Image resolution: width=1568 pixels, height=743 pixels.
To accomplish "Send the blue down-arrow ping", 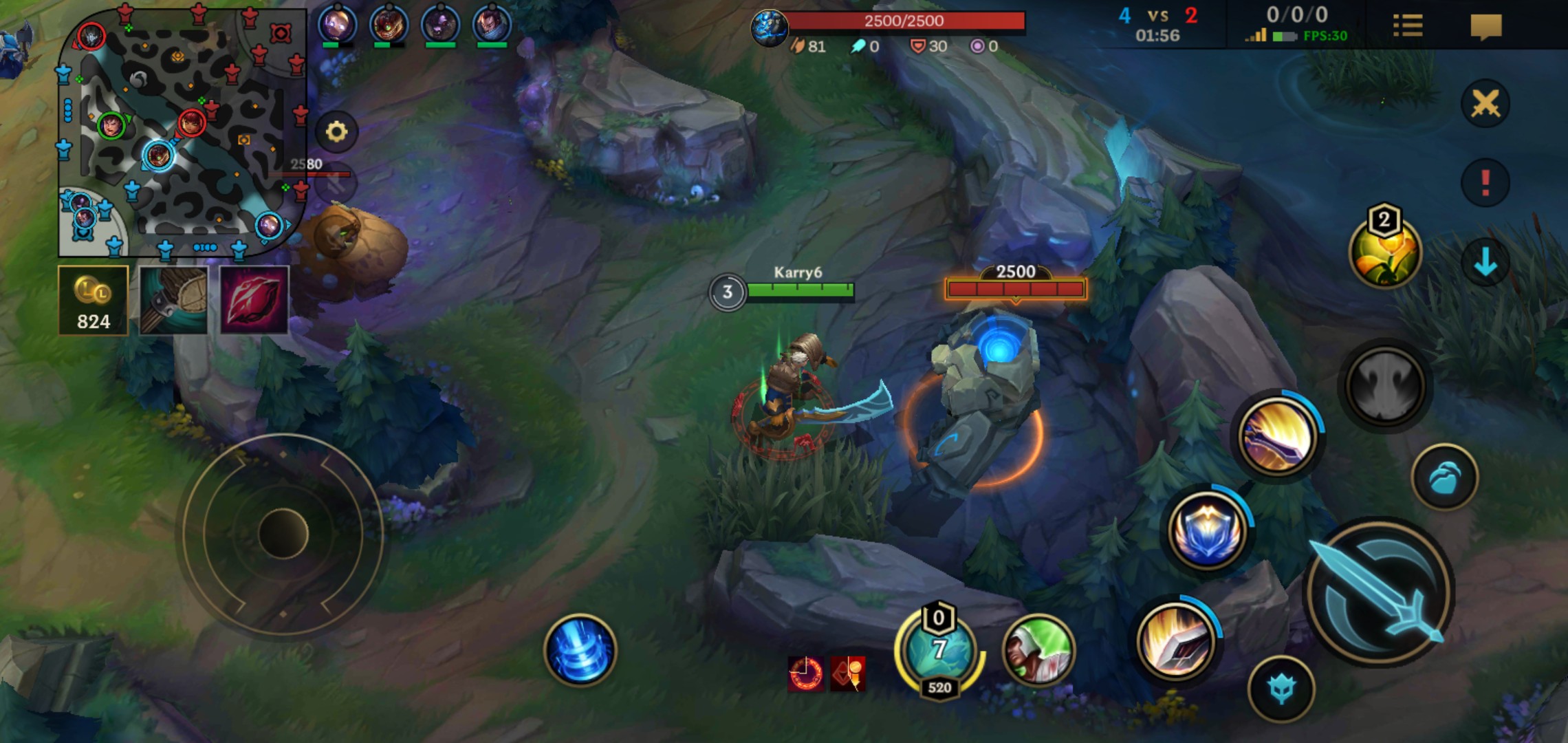I will 1485,262.
